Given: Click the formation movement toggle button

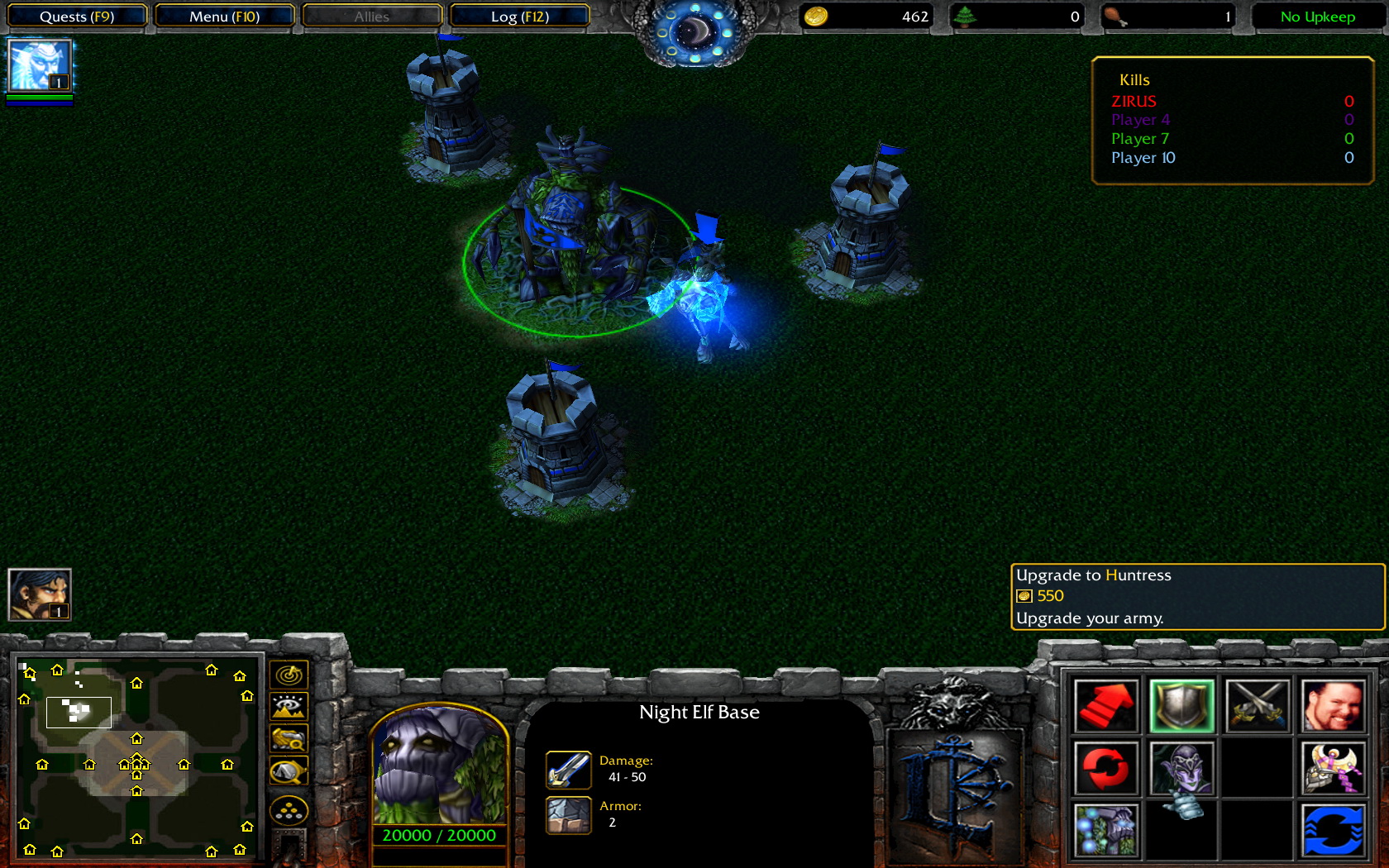Looking at the screenshot, I should 289,812.
